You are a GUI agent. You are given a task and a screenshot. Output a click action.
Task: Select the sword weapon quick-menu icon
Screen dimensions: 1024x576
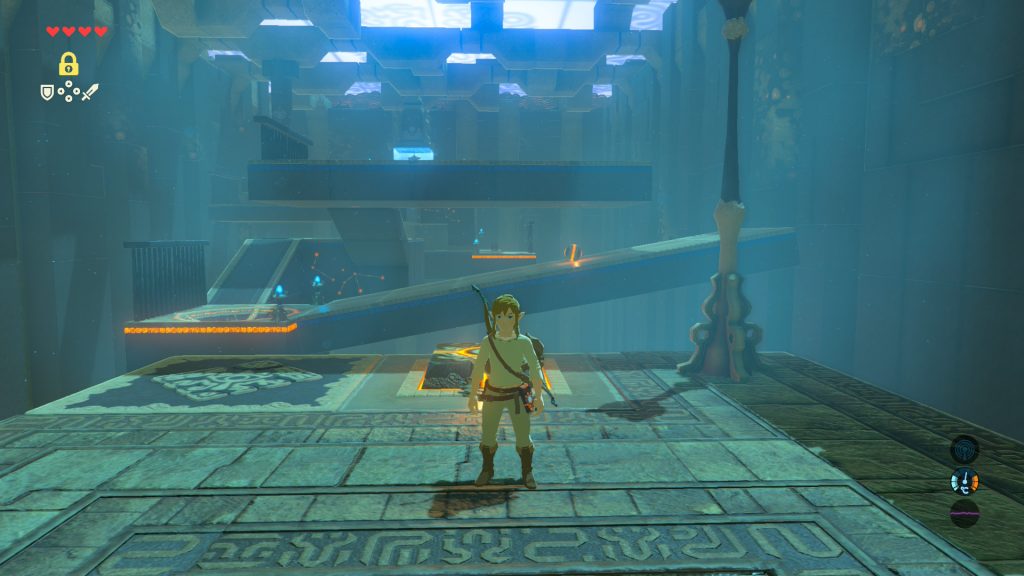91,92
